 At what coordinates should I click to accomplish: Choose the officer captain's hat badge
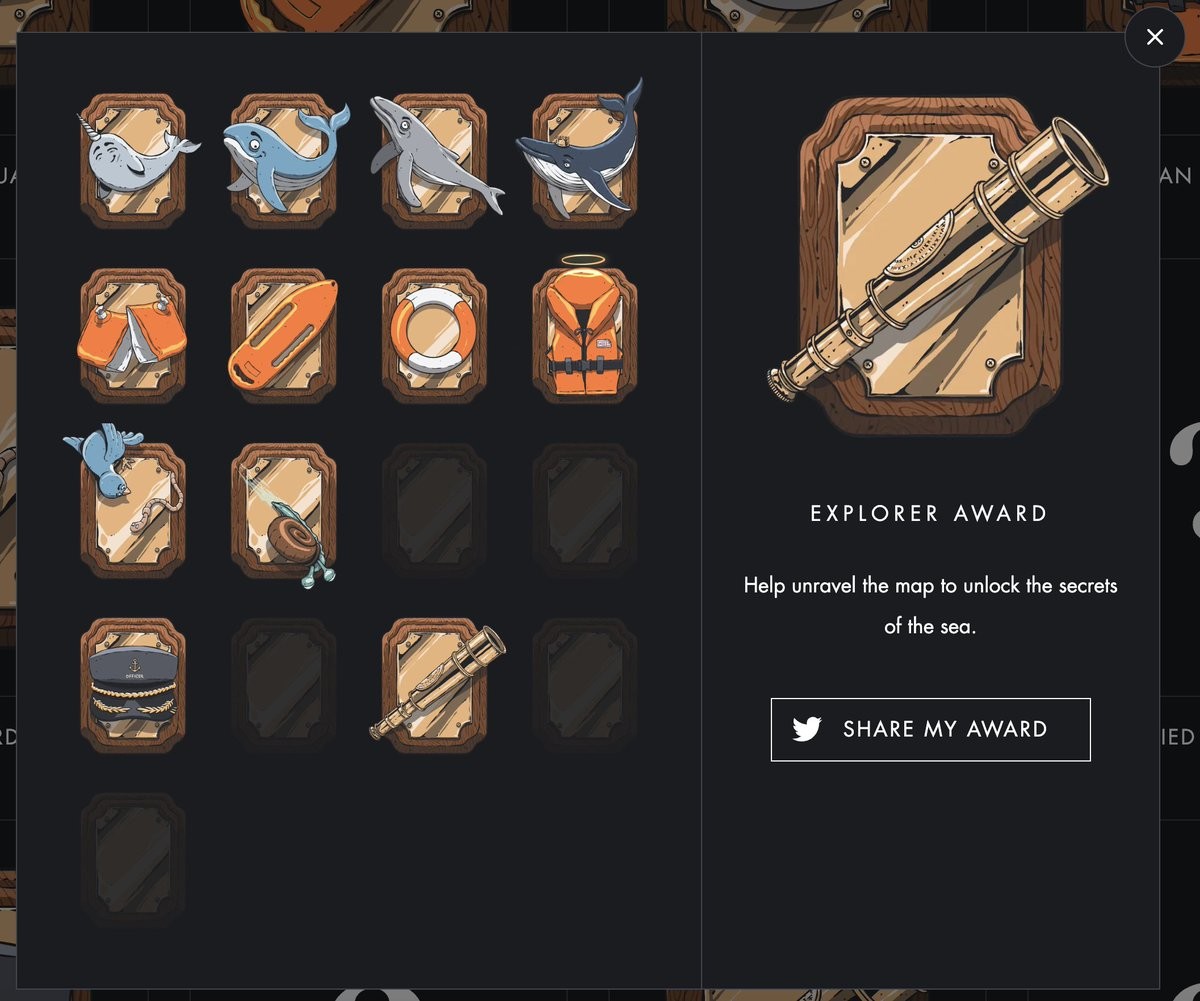point(133,685)
